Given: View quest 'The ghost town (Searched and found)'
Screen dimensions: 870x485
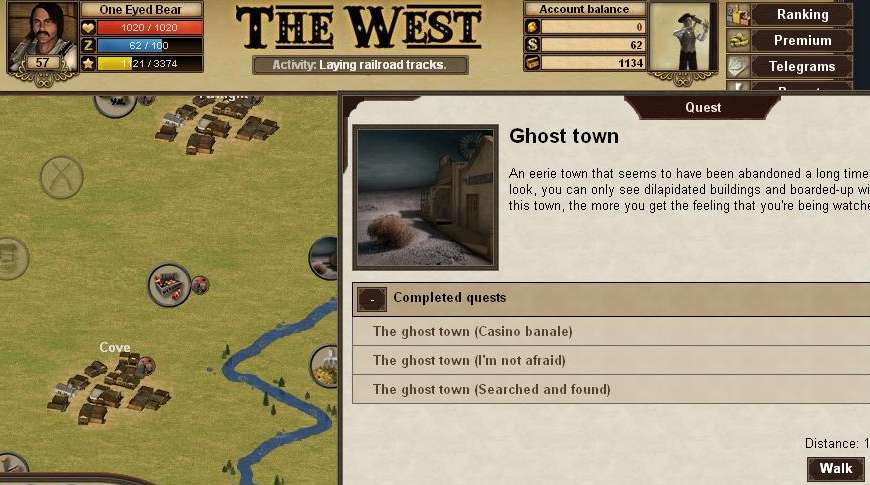Looking at the screenshot, I should [491, 389].
